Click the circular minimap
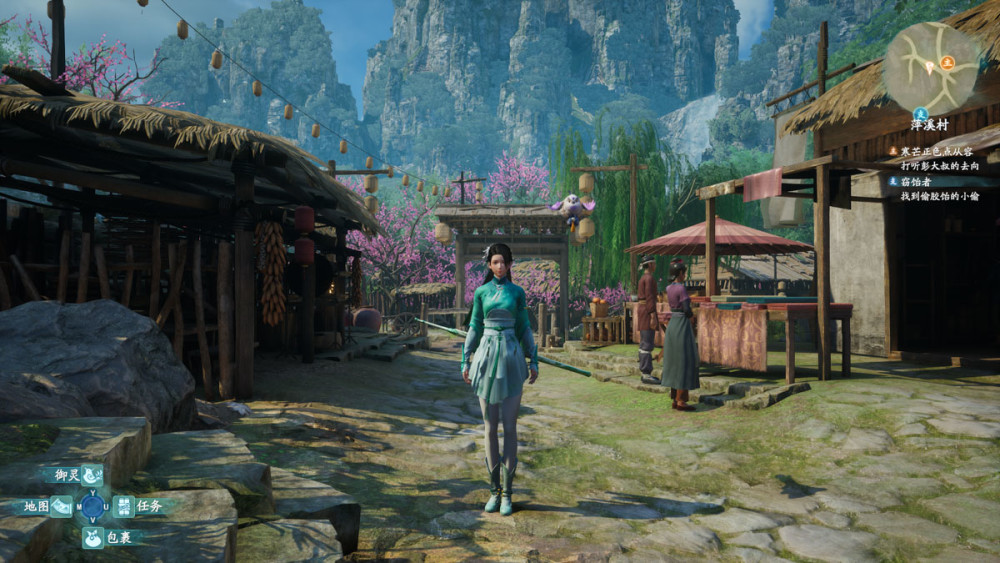The height and width of the screenshot is (563, 1000). 931,68
